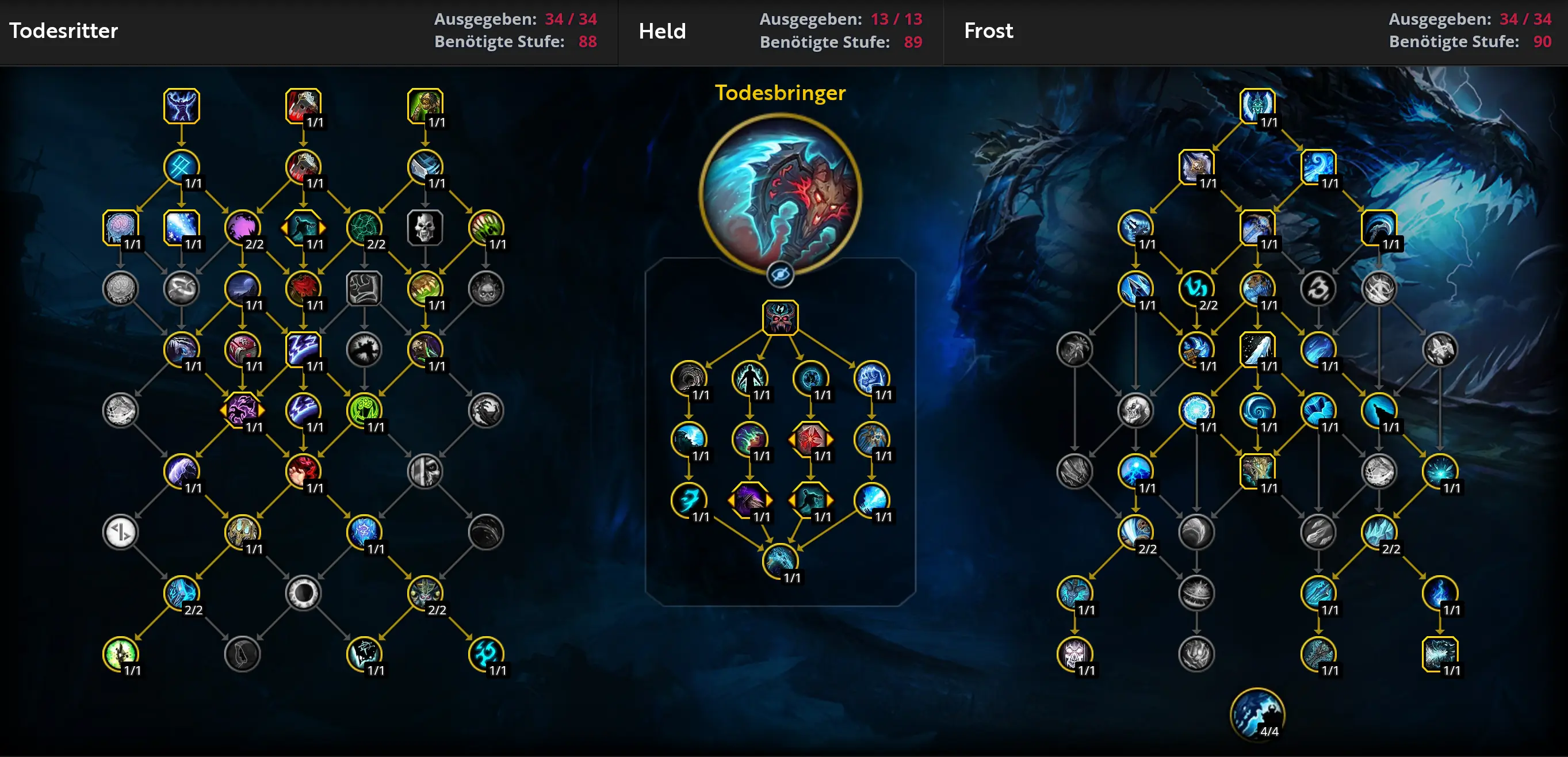Activate the green glowing rune circle talent
The image size is (1568, 757).
tap(364, 410)
